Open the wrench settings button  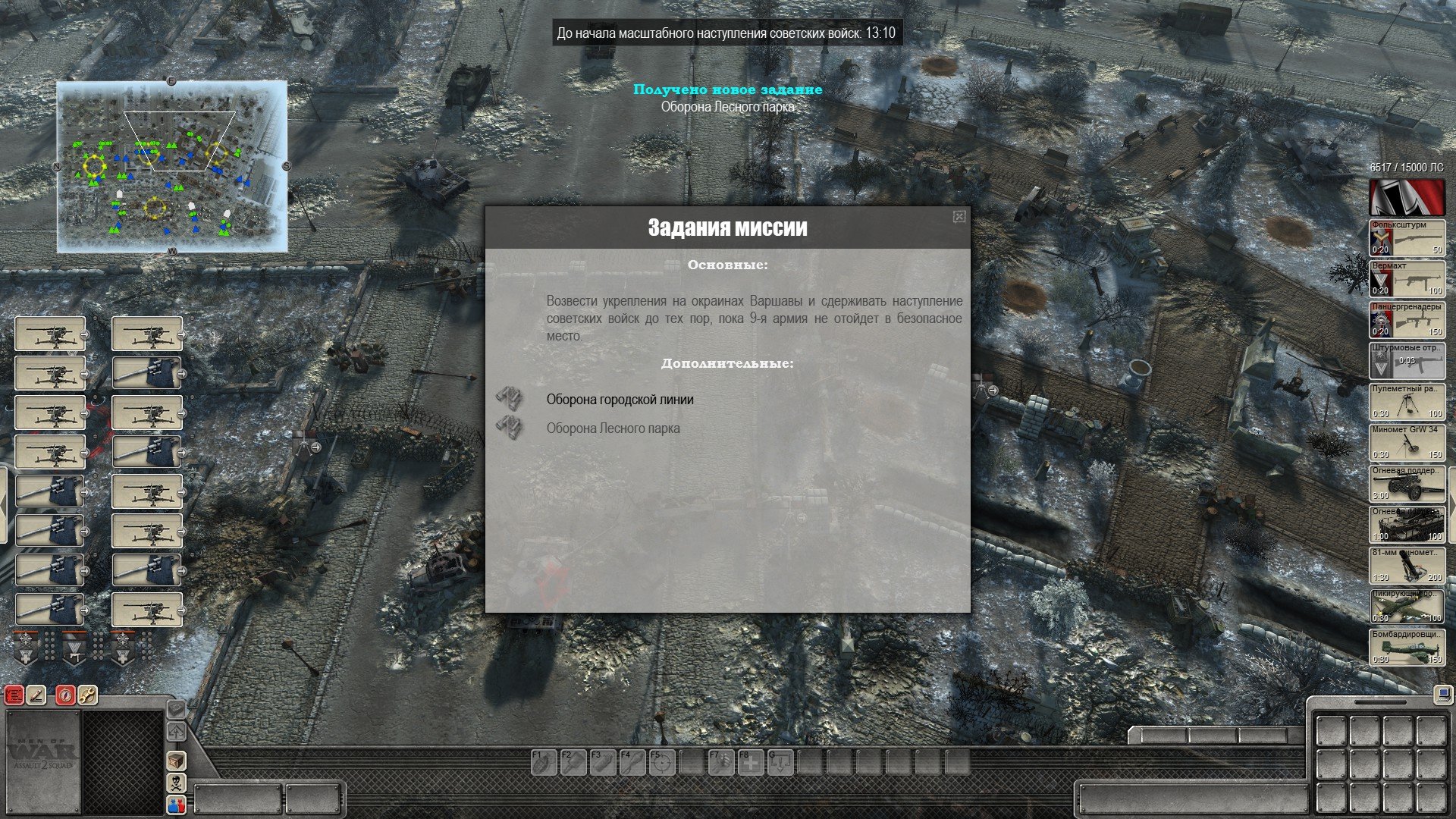[87, 695]
